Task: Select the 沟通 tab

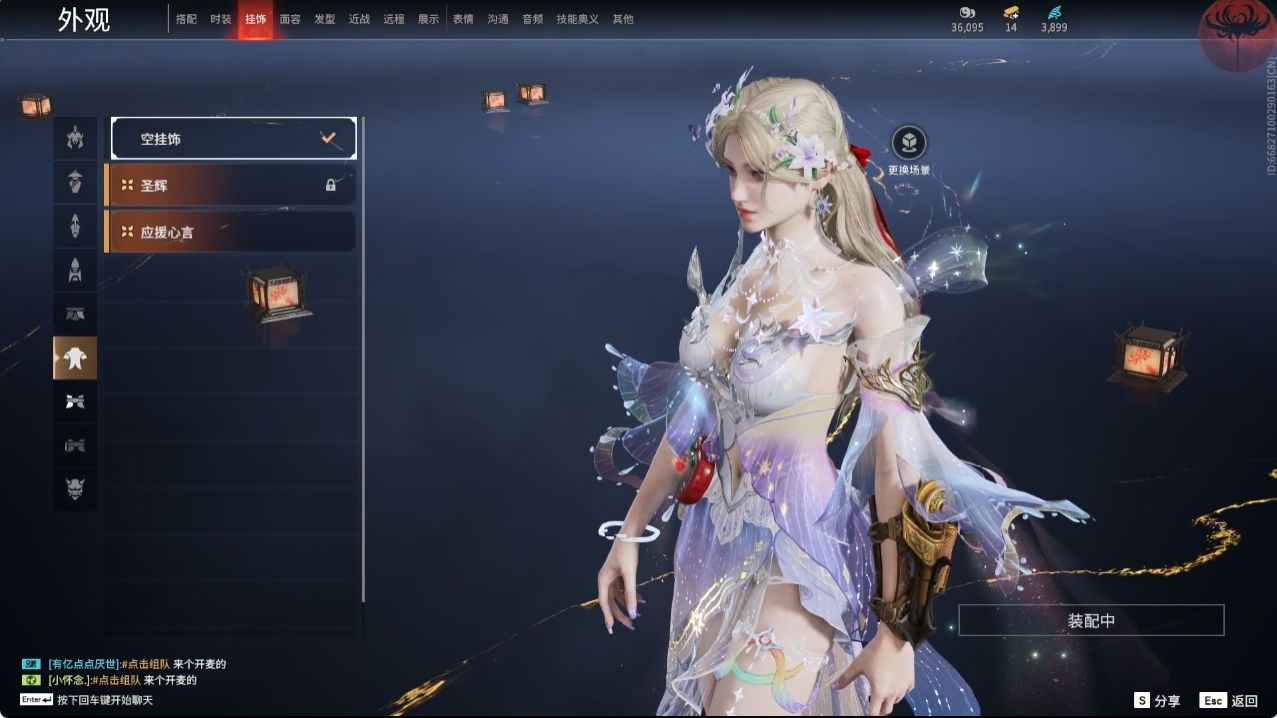Action: point(498,19)
